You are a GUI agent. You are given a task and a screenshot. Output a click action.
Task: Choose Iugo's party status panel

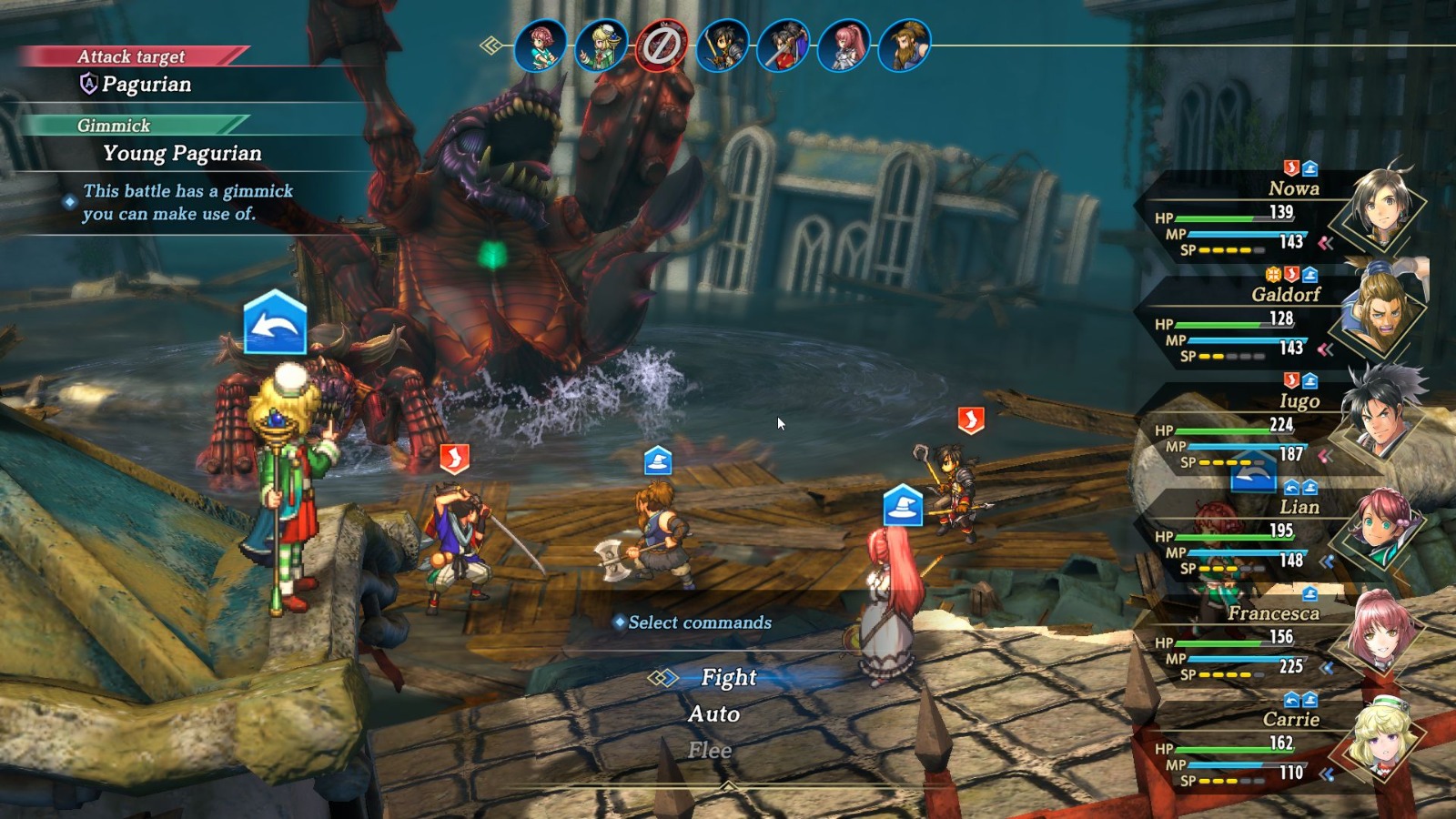coord(1274,426)
